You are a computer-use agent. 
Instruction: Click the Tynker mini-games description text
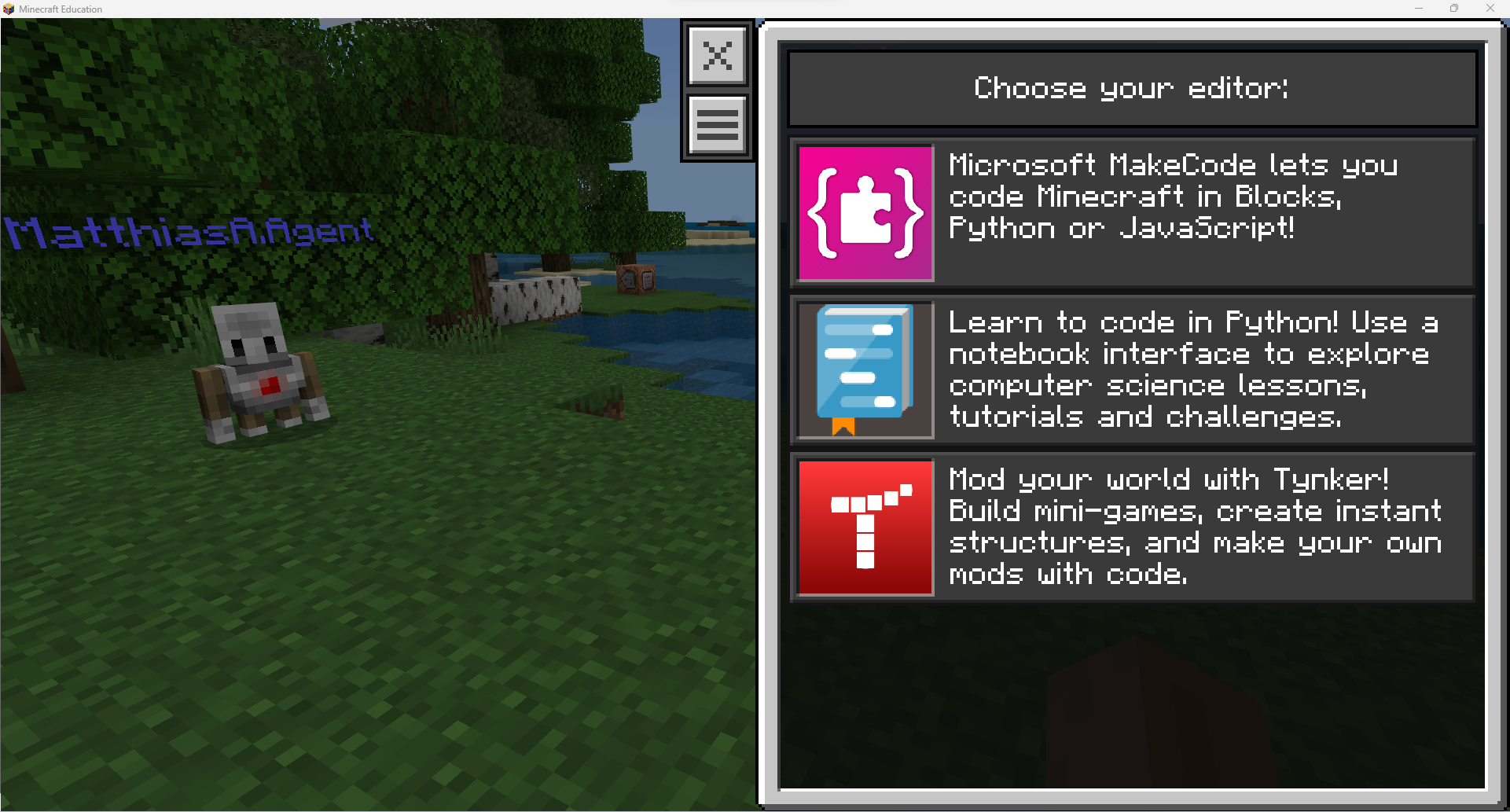pos(1195,527)
